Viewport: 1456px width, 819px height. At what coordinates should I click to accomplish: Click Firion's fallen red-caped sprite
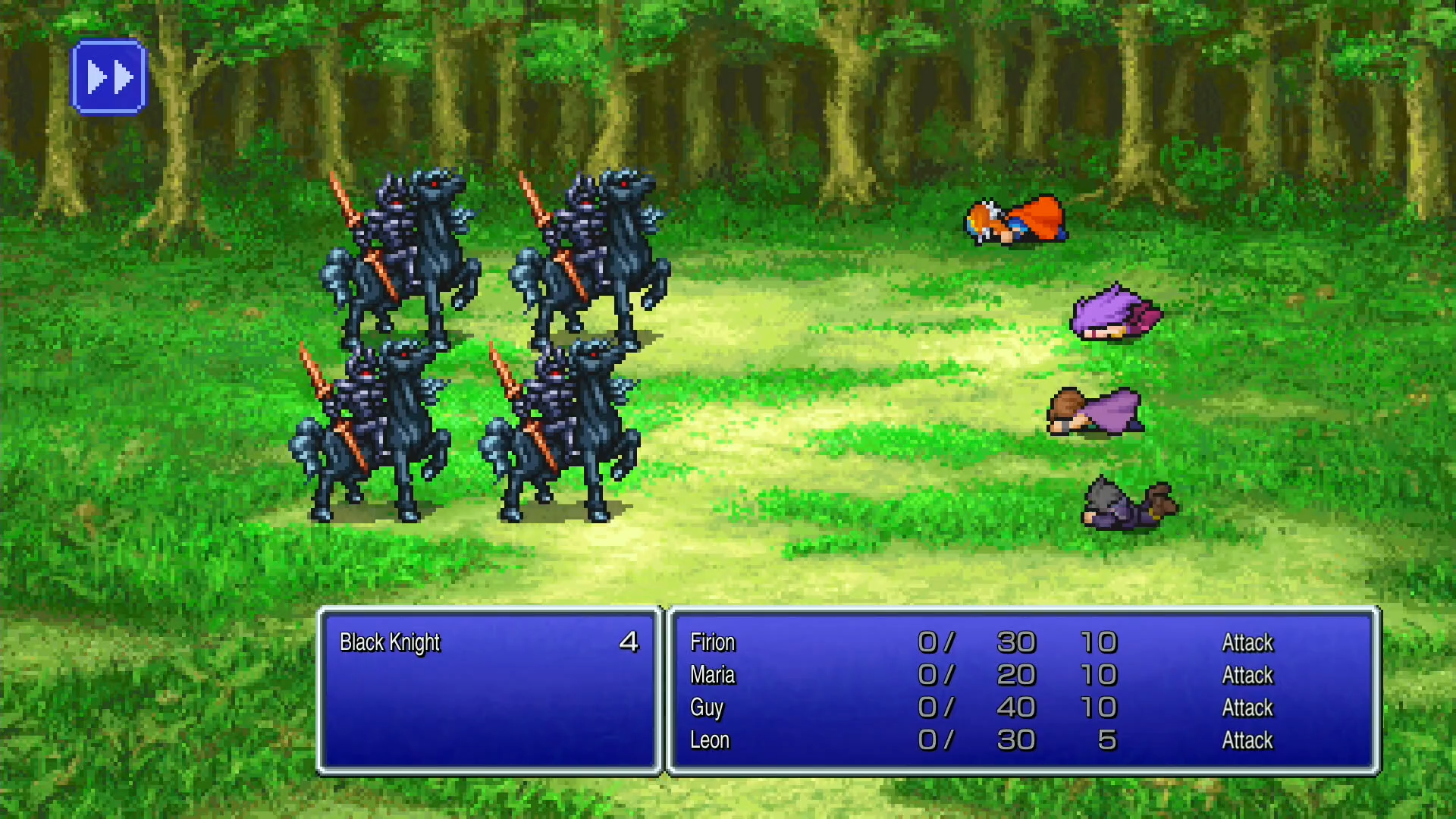[x=1016, y=224]
